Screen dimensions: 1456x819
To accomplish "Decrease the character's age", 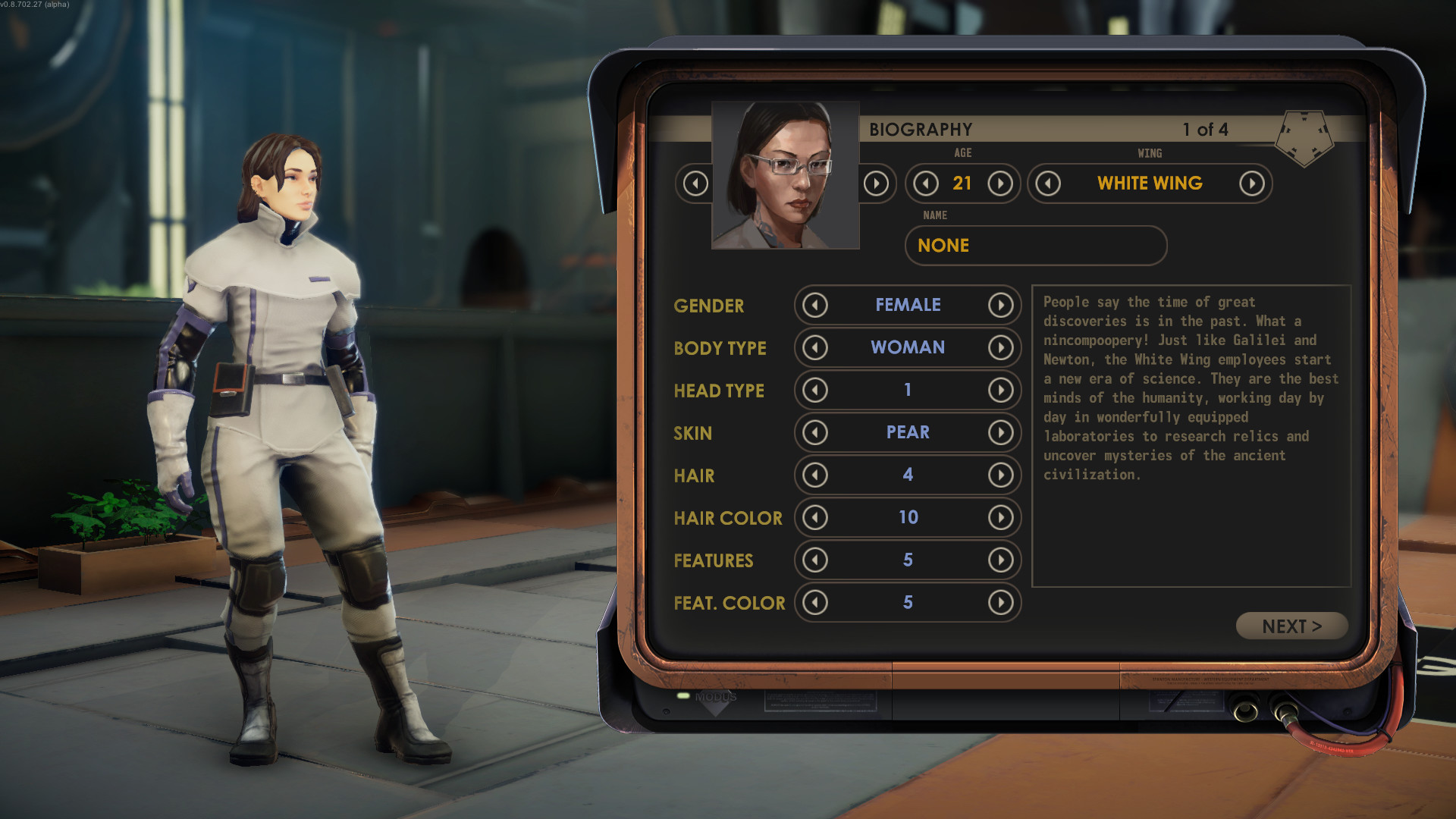I will point(926,184).
